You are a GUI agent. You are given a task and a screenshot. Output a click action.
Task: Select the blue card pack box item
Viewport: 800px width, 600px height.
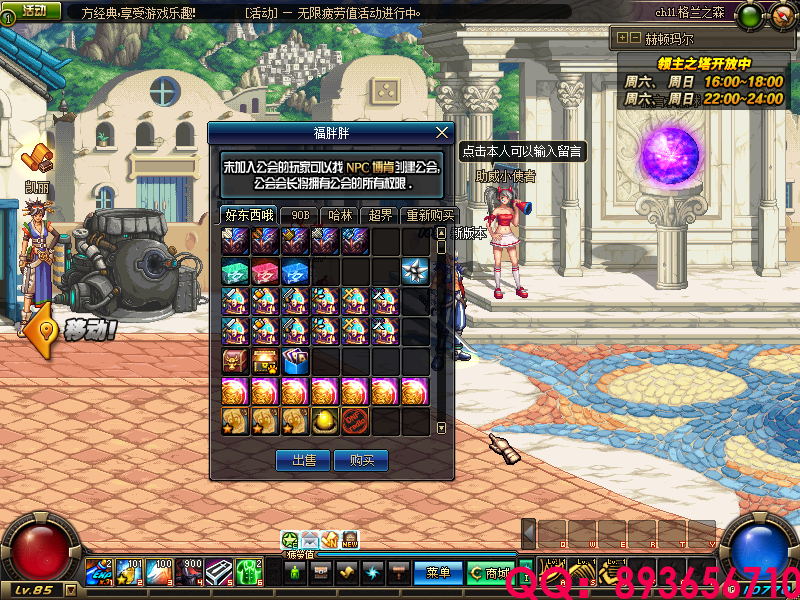coord(296,361)
